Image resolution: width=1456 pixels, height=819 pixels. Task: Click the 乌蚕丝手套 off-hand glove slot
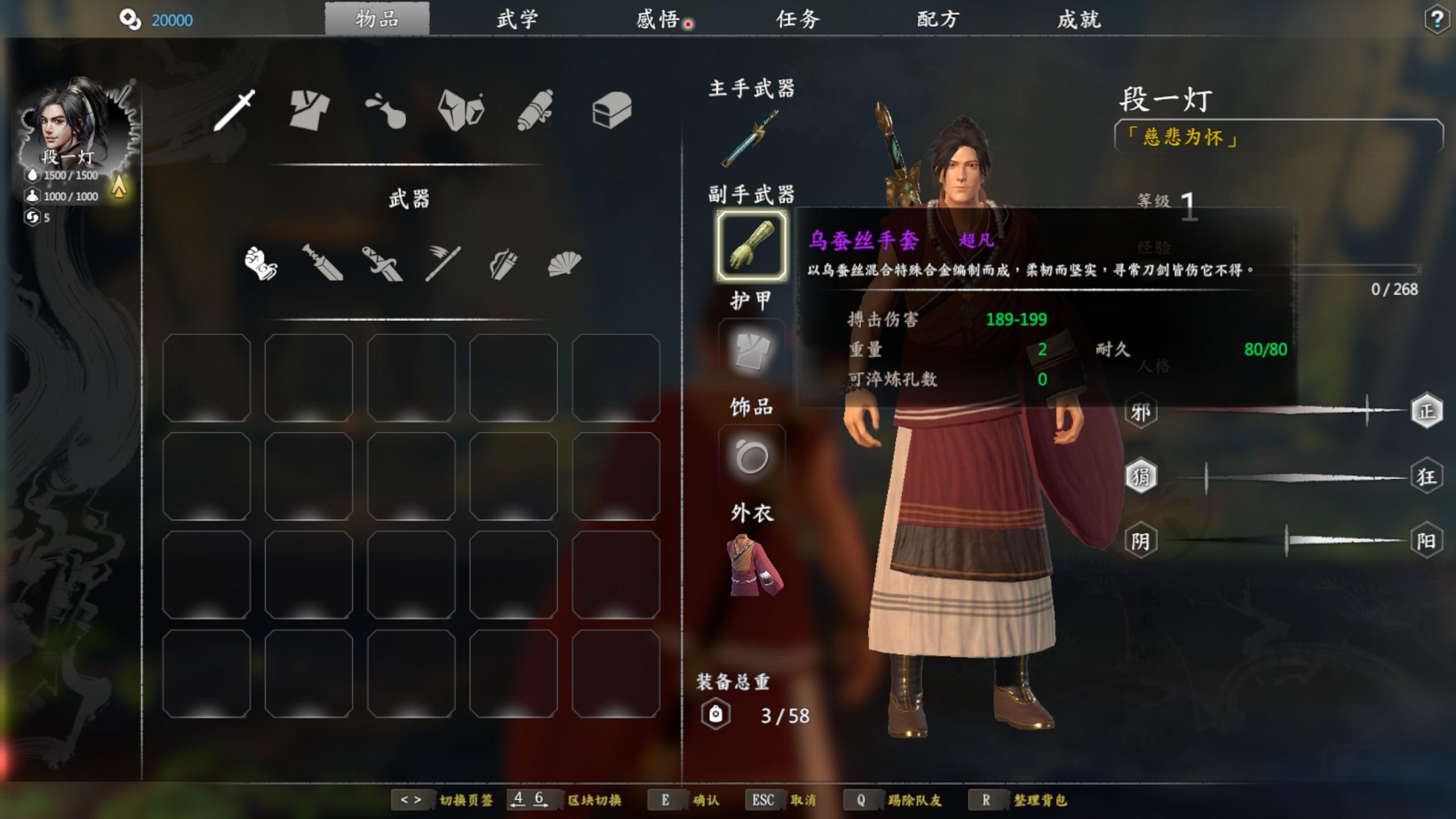[751, 246]
